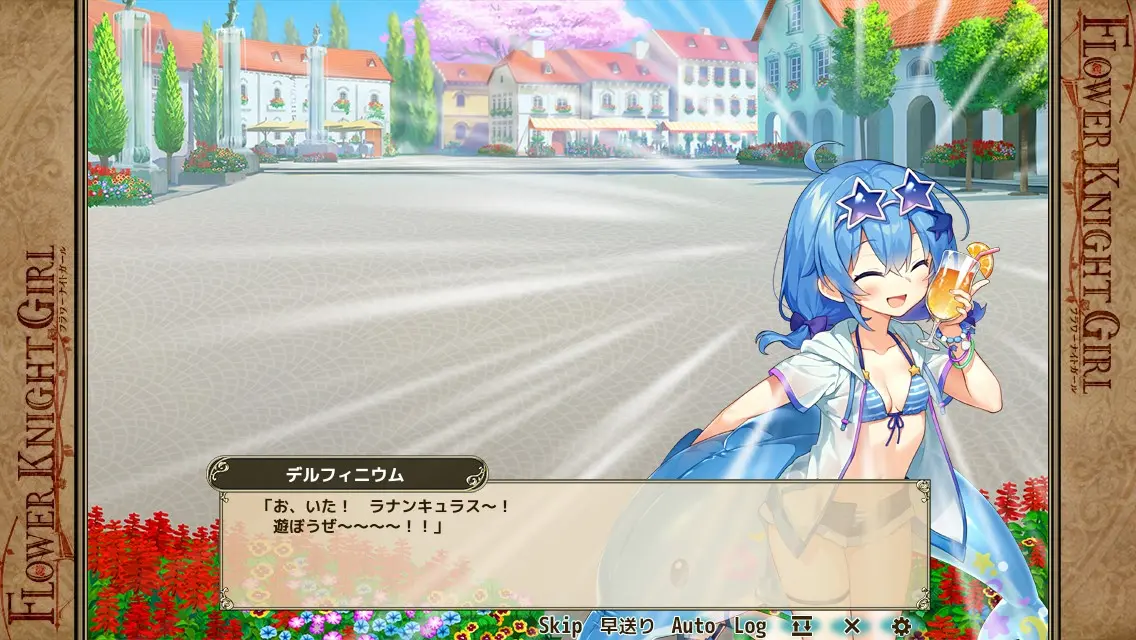
Task: Click the collapse text window arrows icon
Action: tap(801, 626)
